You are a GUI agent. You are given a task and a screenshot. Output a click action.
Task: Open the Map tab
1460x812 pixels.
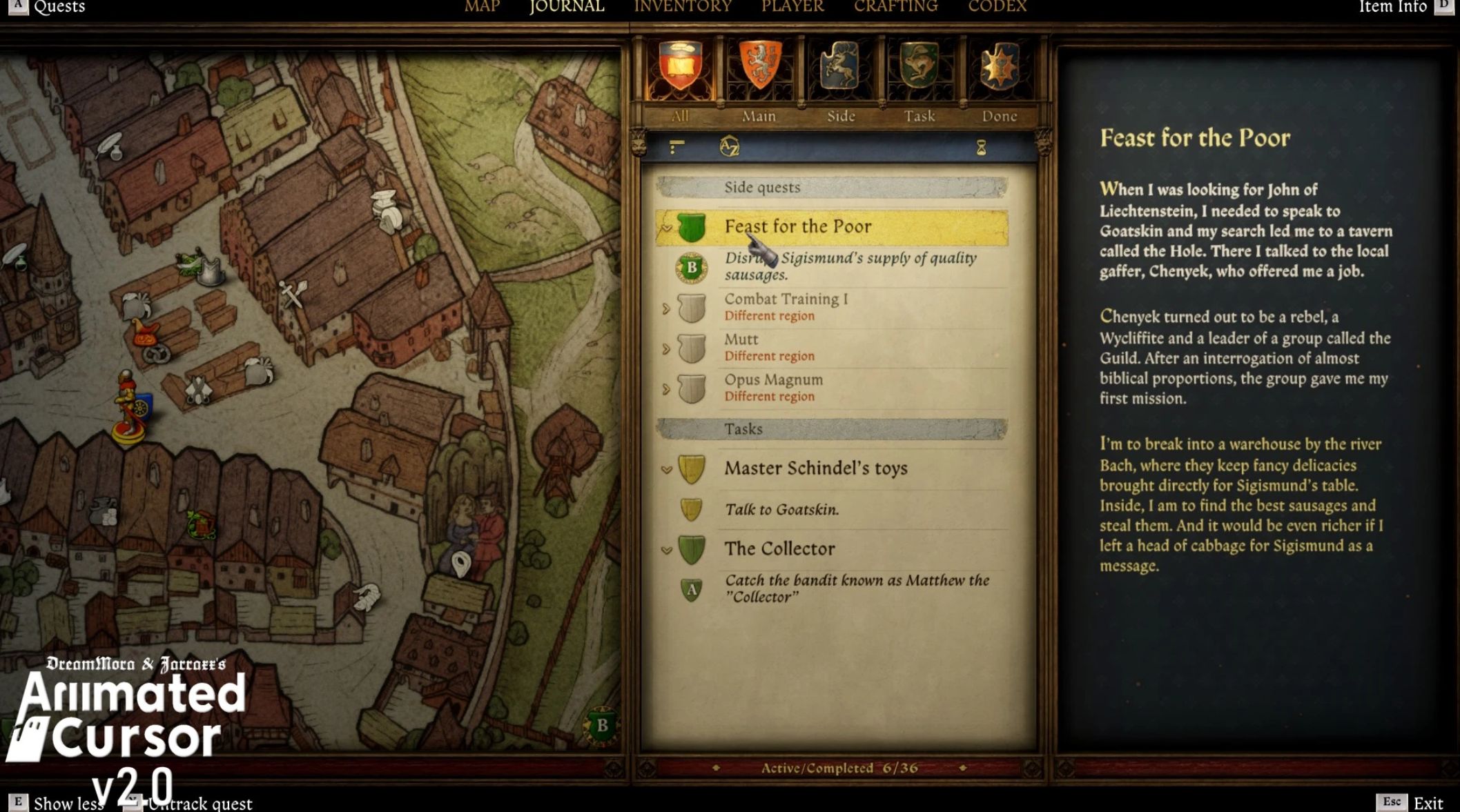(x=482, y=7)
